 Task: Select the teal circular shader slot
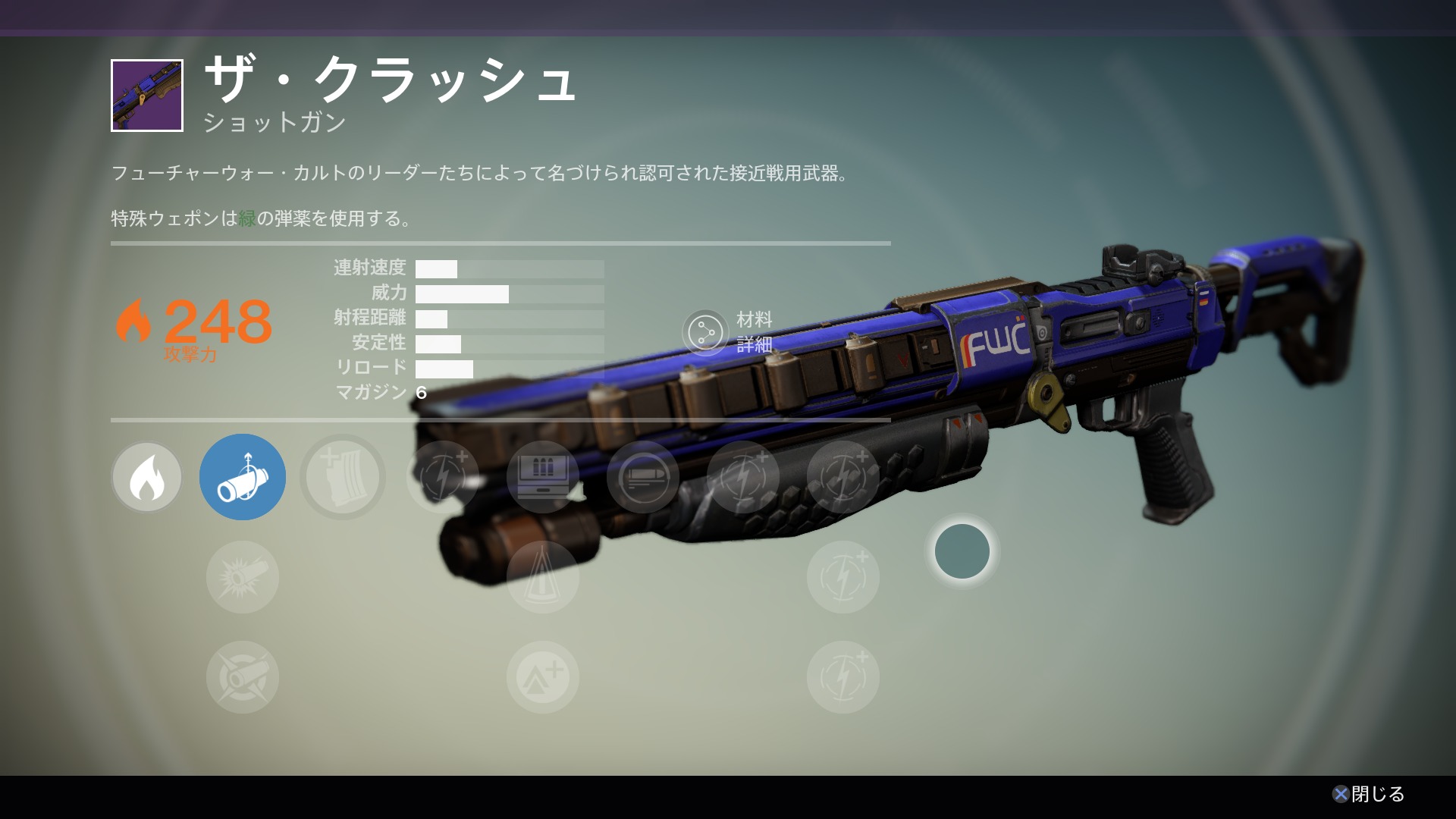pos(962,551)
